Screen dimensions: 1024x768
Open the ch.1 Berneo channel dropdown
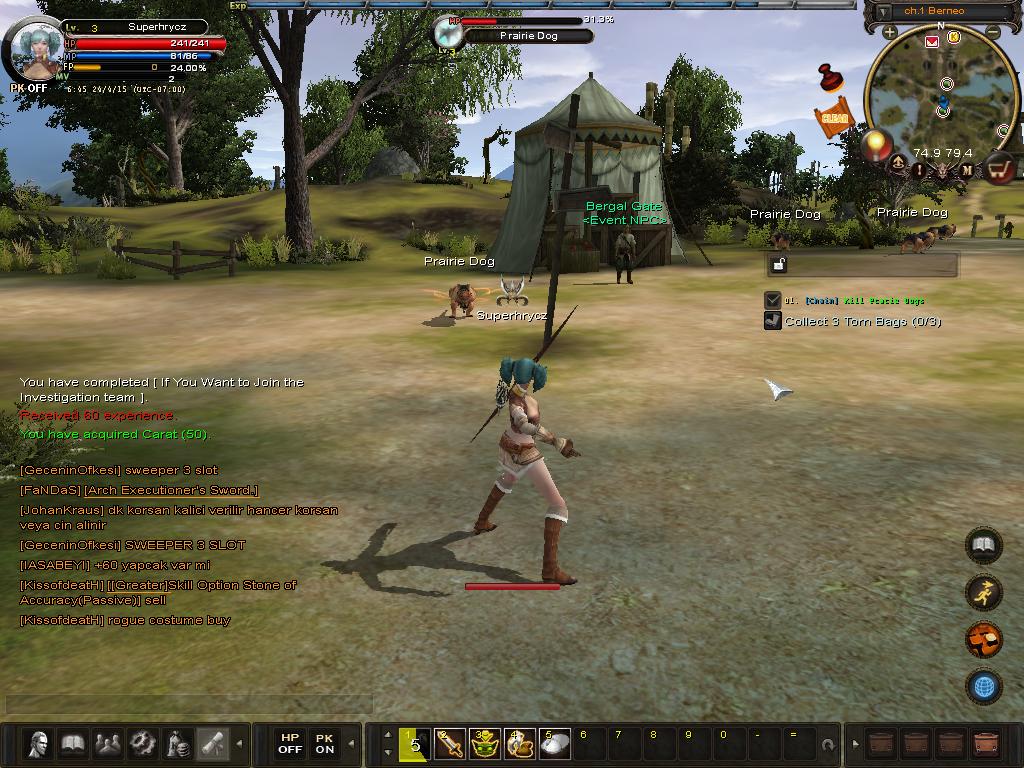pyautogui.click(x=884, y=12)
